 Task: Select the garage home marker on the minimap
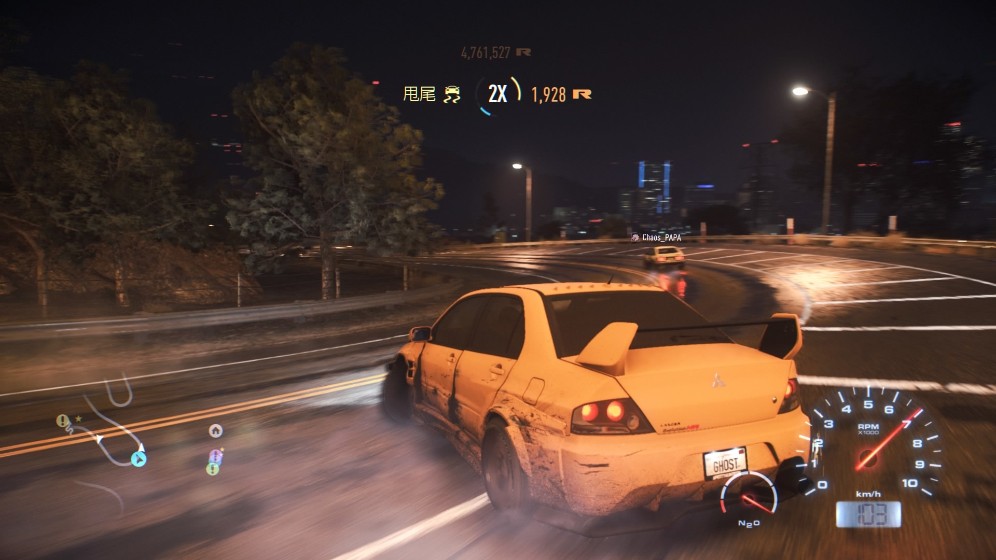(215, 431)
